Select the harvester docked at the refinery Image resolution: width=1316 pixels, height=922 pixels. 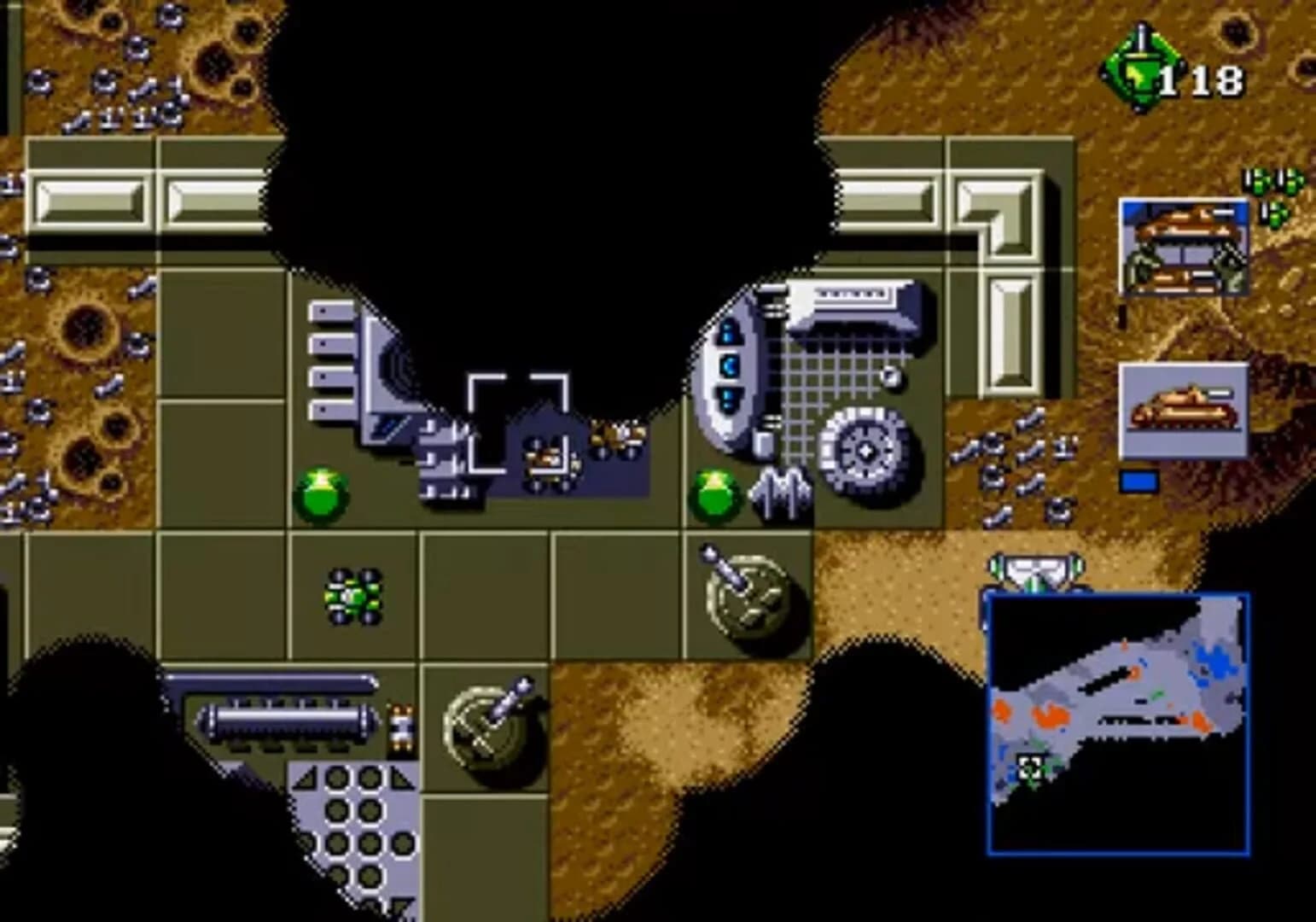pos(616,438)
